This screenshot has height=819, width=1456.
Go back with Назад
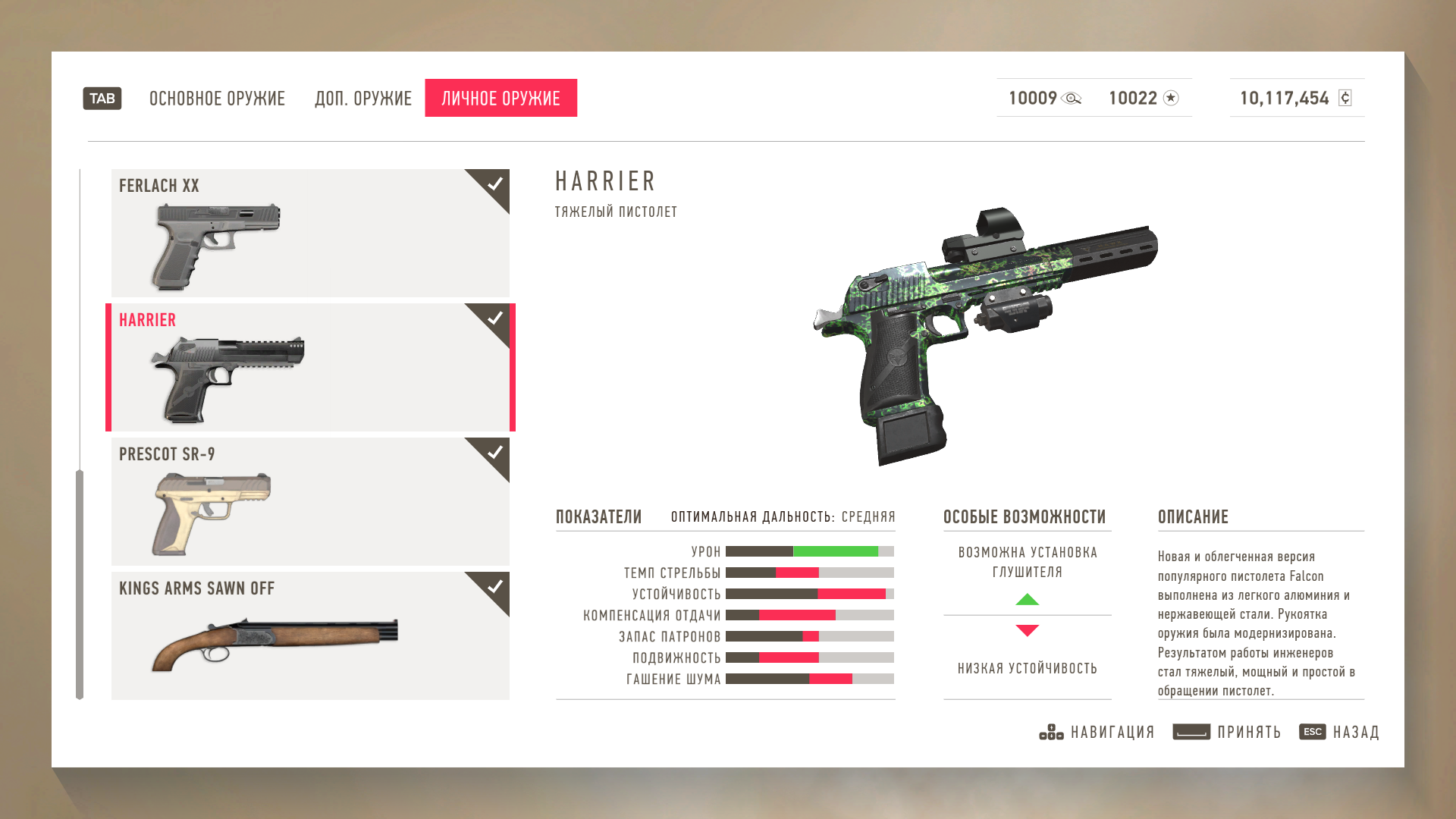(x=1339, y=732)
